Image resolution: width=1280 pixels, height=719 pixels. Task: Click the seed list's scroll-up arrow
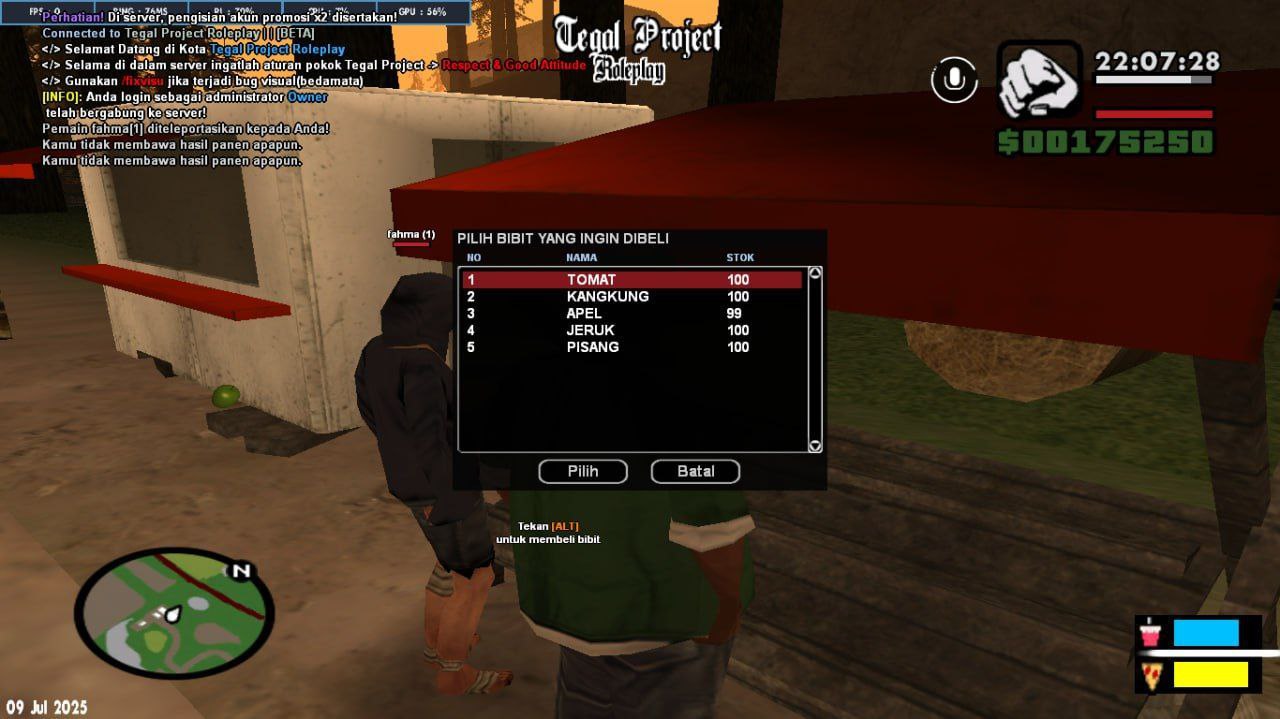tap(814, 273)
